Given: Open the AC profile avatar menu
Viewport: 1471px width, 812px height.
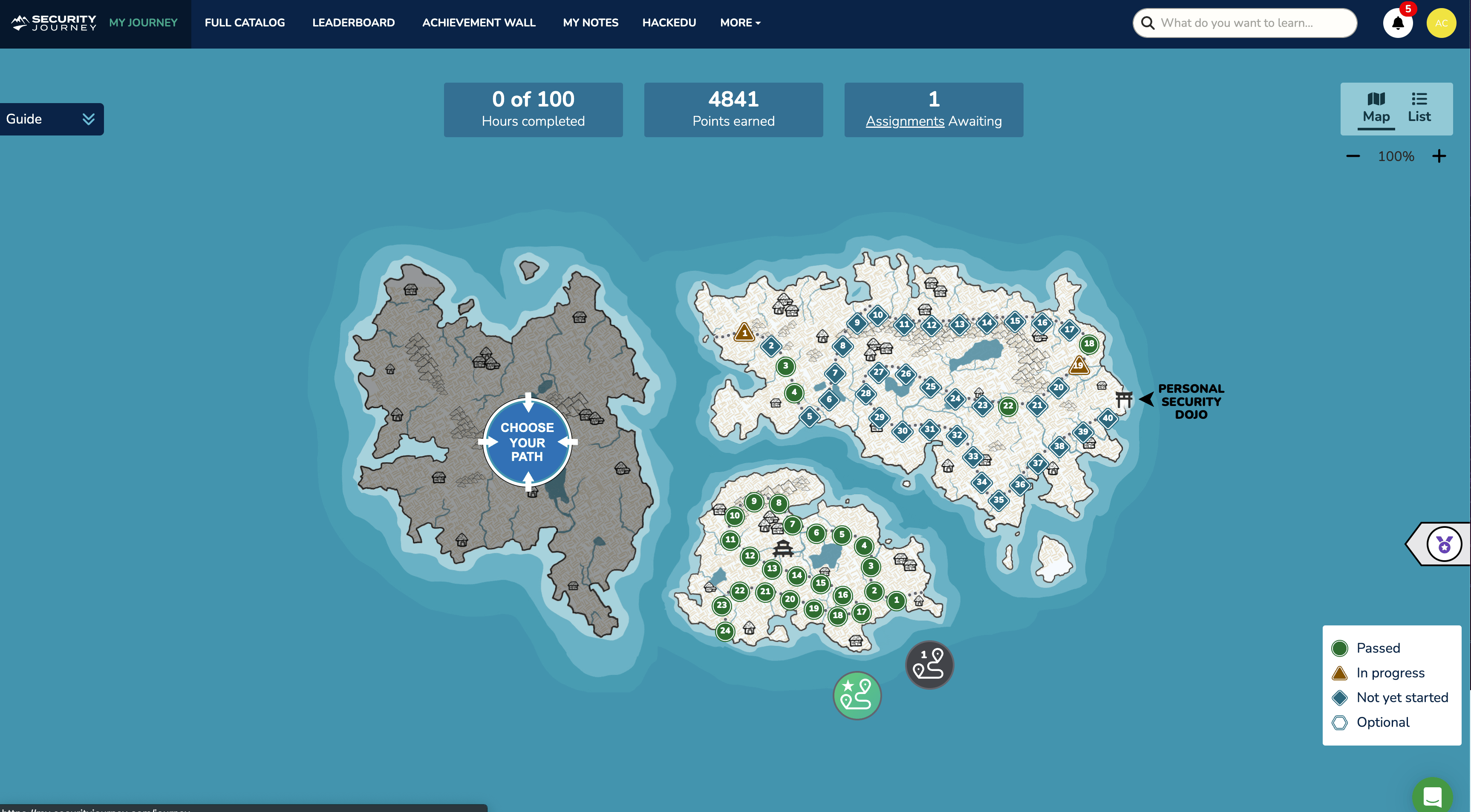Looking at the screenshot, I should pos(1441,23).
